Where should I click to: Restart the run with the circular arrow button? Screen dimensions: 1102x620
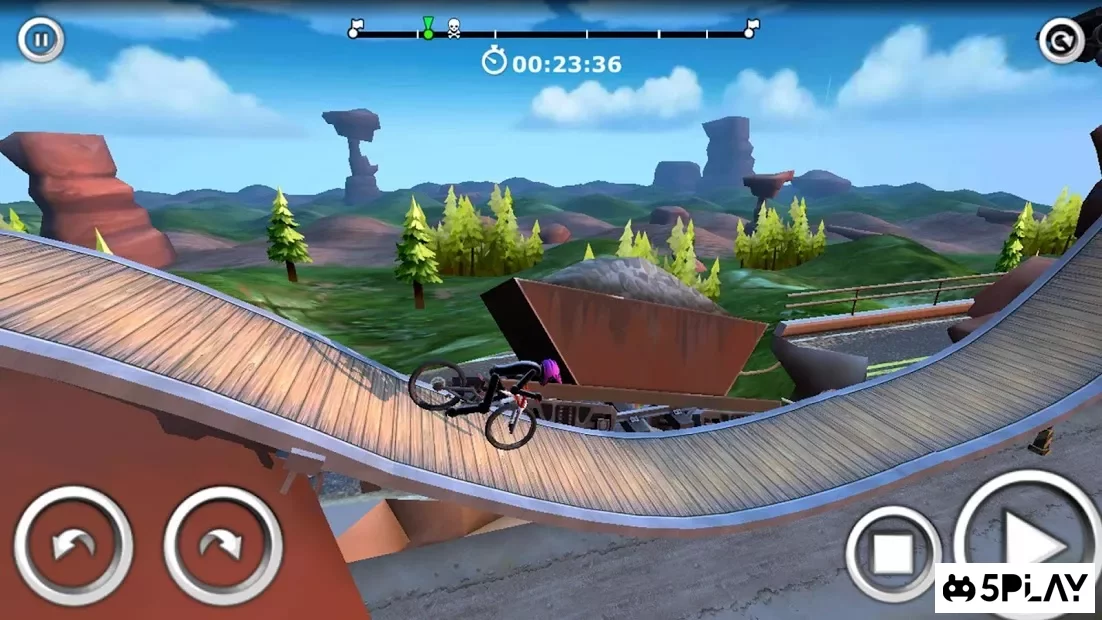[x=1061, y=41]
